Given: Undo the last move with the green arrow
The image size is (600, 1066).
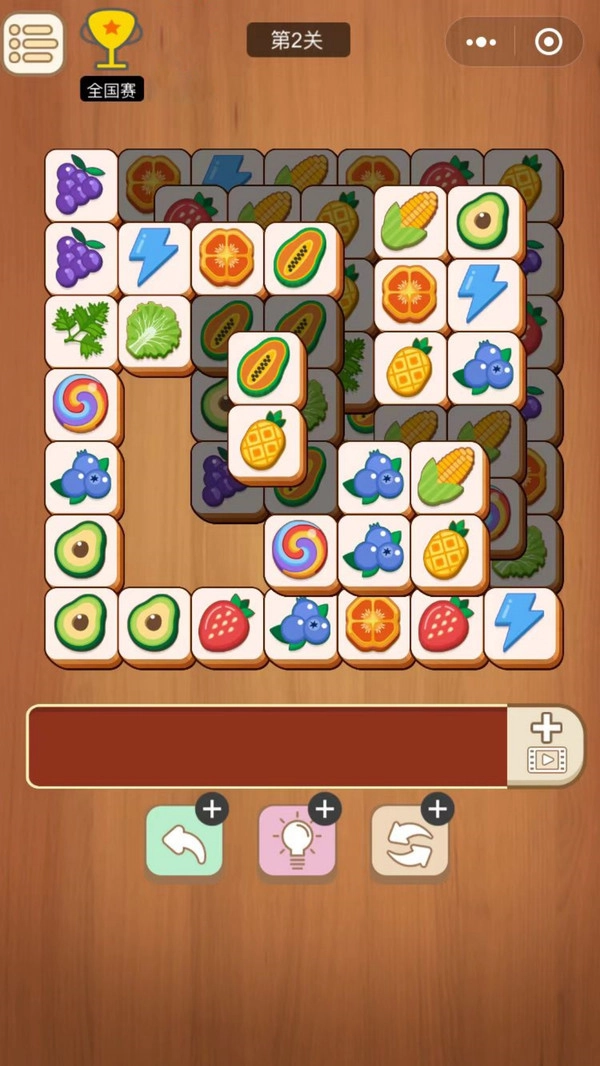Looking at the screenshot, I should [x=184, y=842].
